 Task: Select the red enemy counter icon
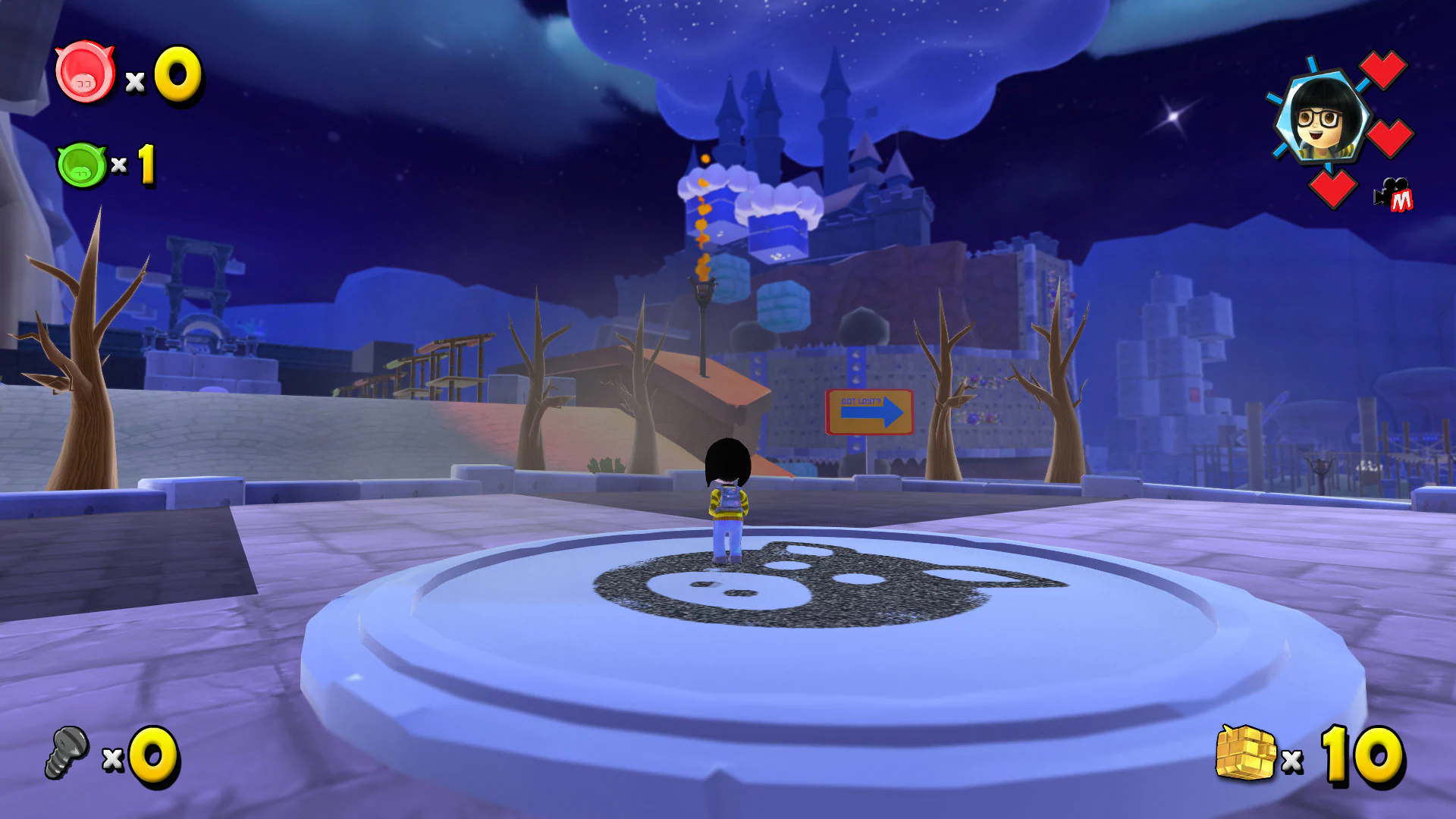86,74
